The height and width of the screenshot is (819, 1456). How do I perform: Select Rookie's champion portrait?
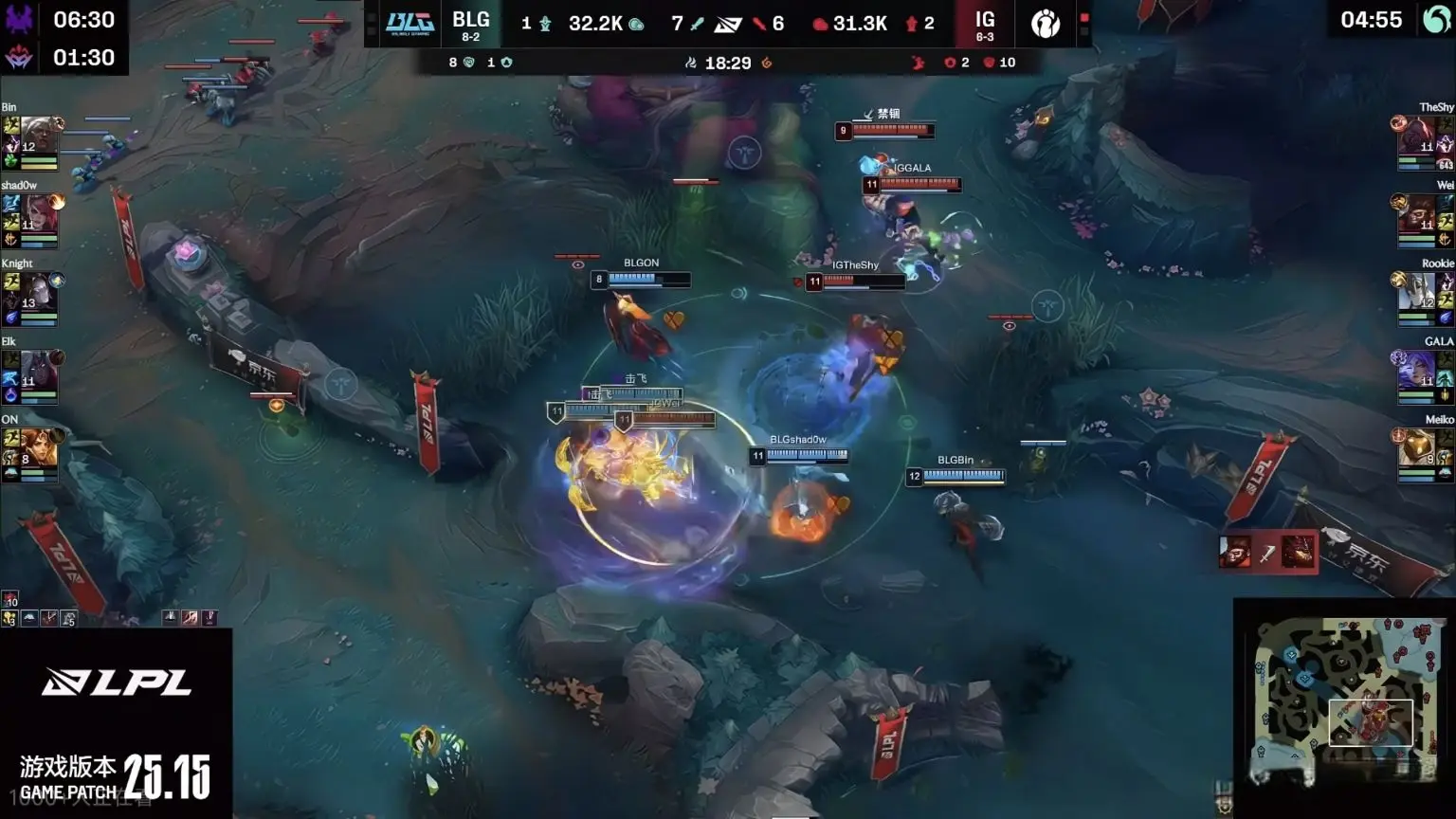click(1417, 293)
